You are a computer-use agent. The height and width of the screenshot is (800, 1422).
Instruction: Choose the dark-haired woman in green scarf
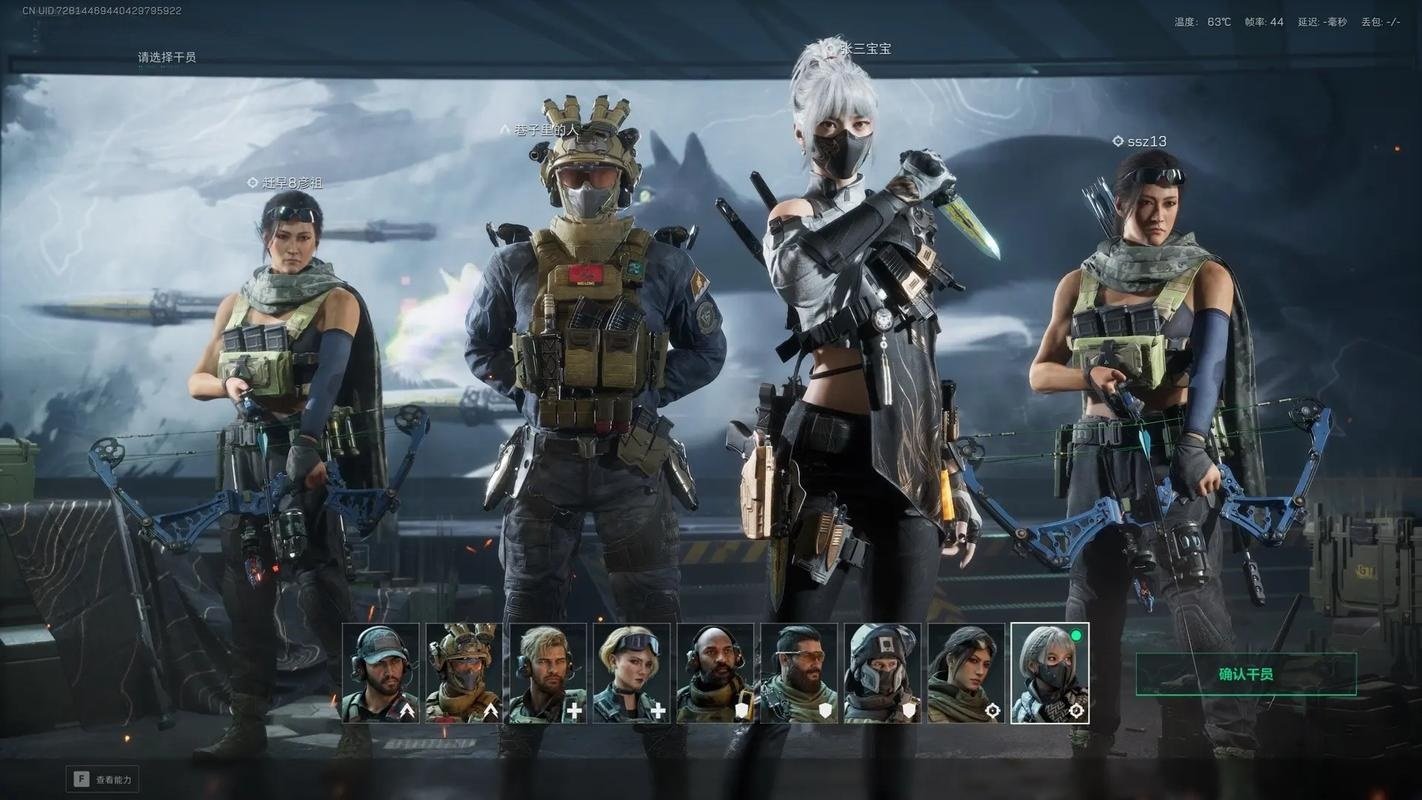[966, 673]
